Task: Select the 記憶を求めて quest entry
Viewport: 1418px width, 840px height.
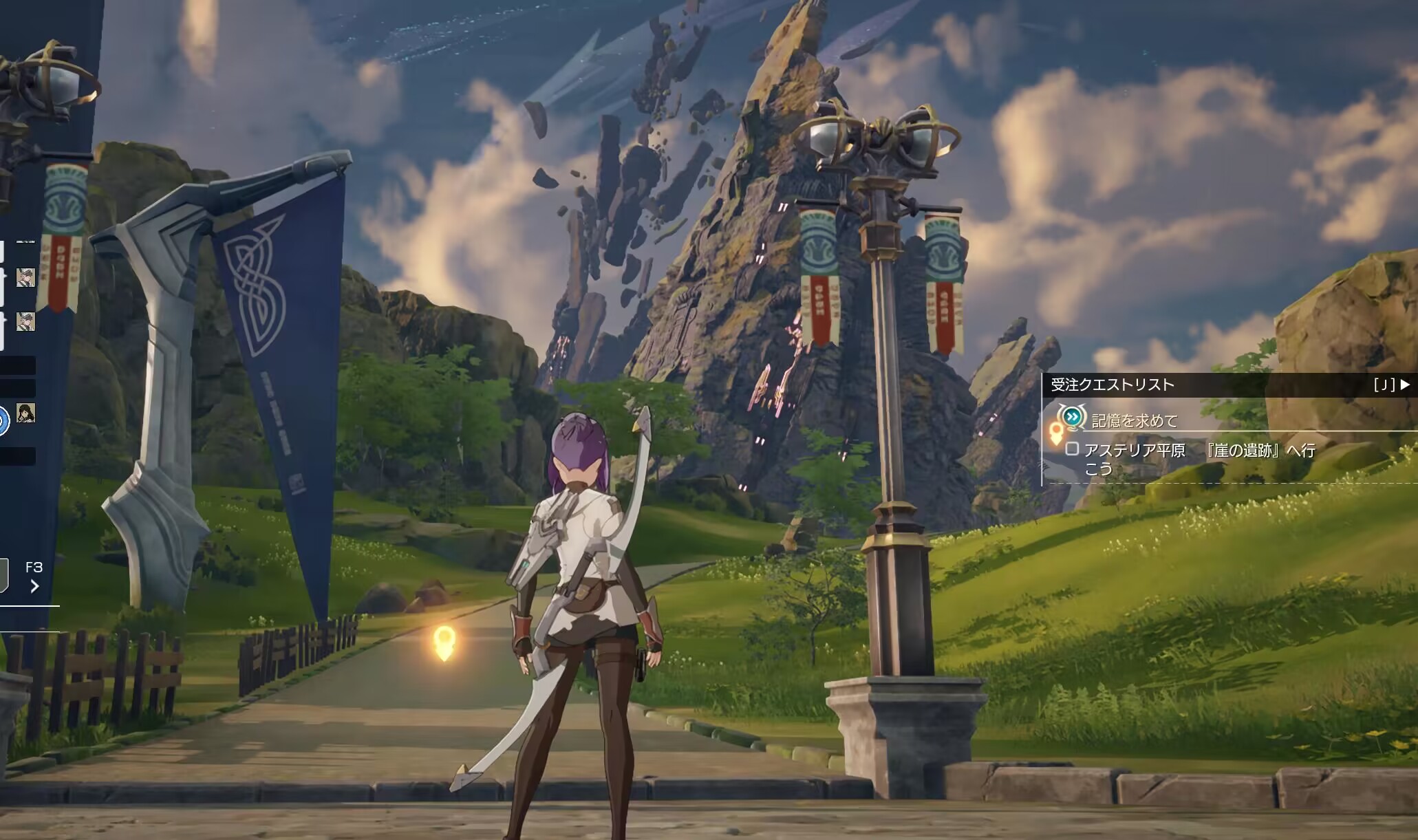Action: pyautogui.click(x=1135, y=420)
